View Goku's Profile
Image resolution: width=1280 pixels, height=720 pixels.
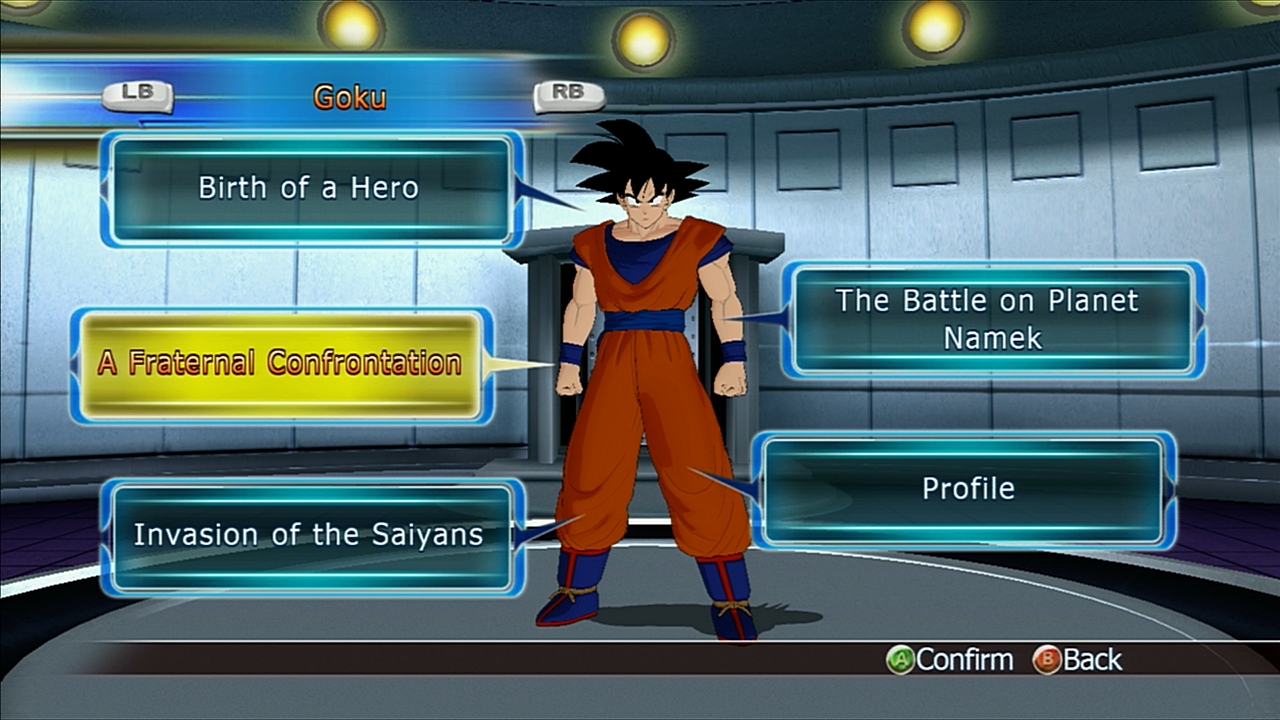pos(966,489)
